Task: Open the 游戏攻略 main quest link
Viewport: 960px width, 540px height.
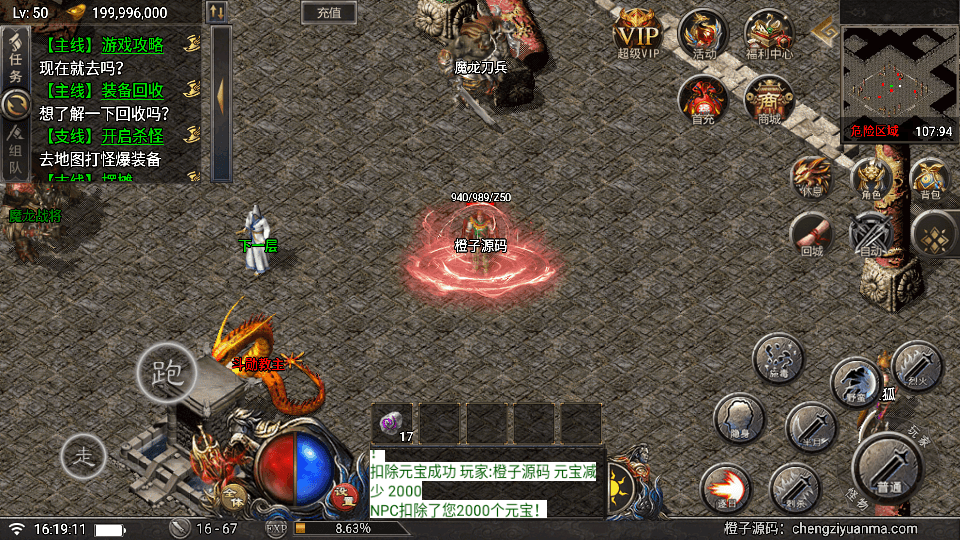Action: pyautogui.click(x=132, y=45)
